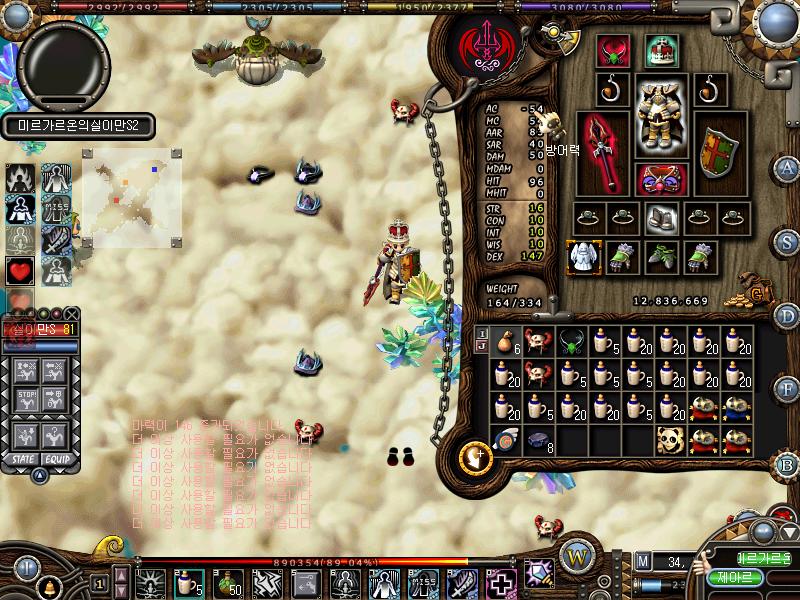The width and height of the screenshot is (800, 600).
Task: Open the gold pouch G button
Action: (758, 293)
